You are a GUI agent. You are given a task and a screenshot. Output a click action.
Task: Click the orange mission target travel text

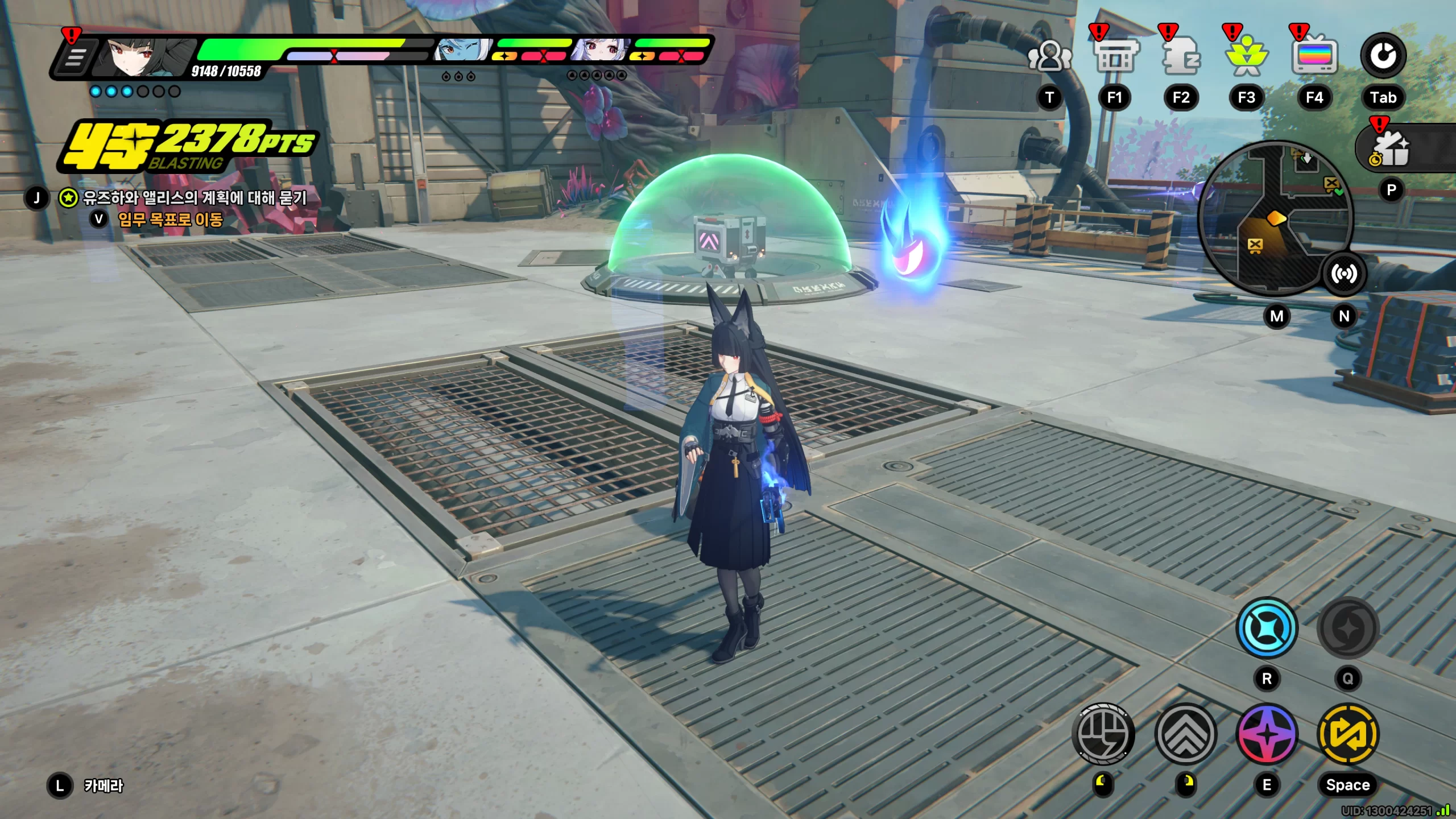170,220
